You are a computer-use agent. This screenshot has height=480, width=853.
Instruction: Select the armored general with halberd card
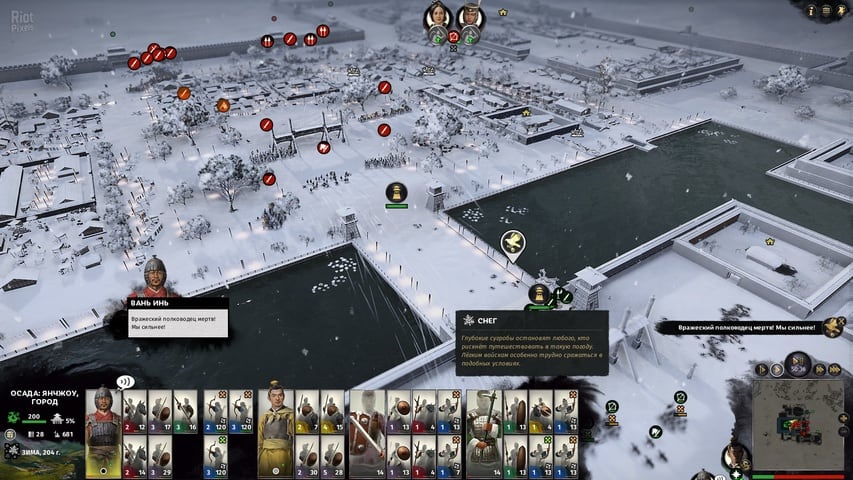pyautogui.click(x=483, y=430)
